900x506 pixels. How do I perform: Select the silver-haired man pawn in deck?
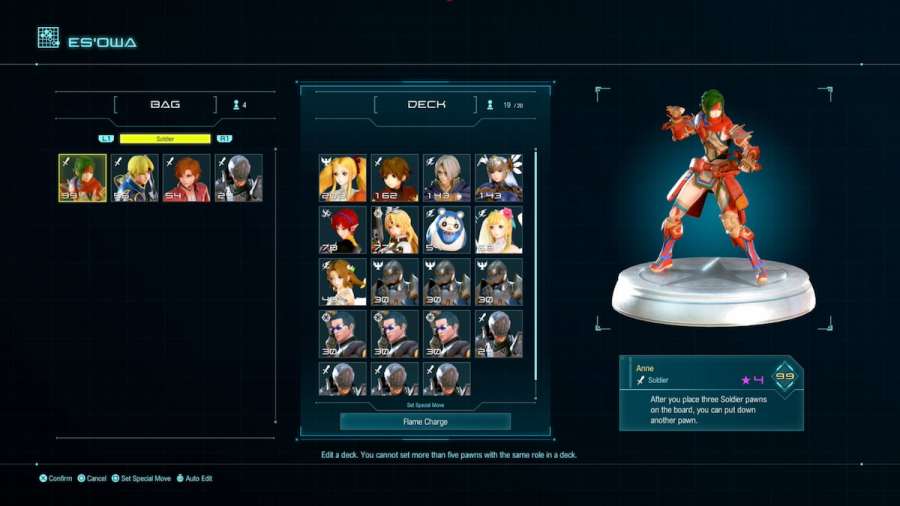446,178
